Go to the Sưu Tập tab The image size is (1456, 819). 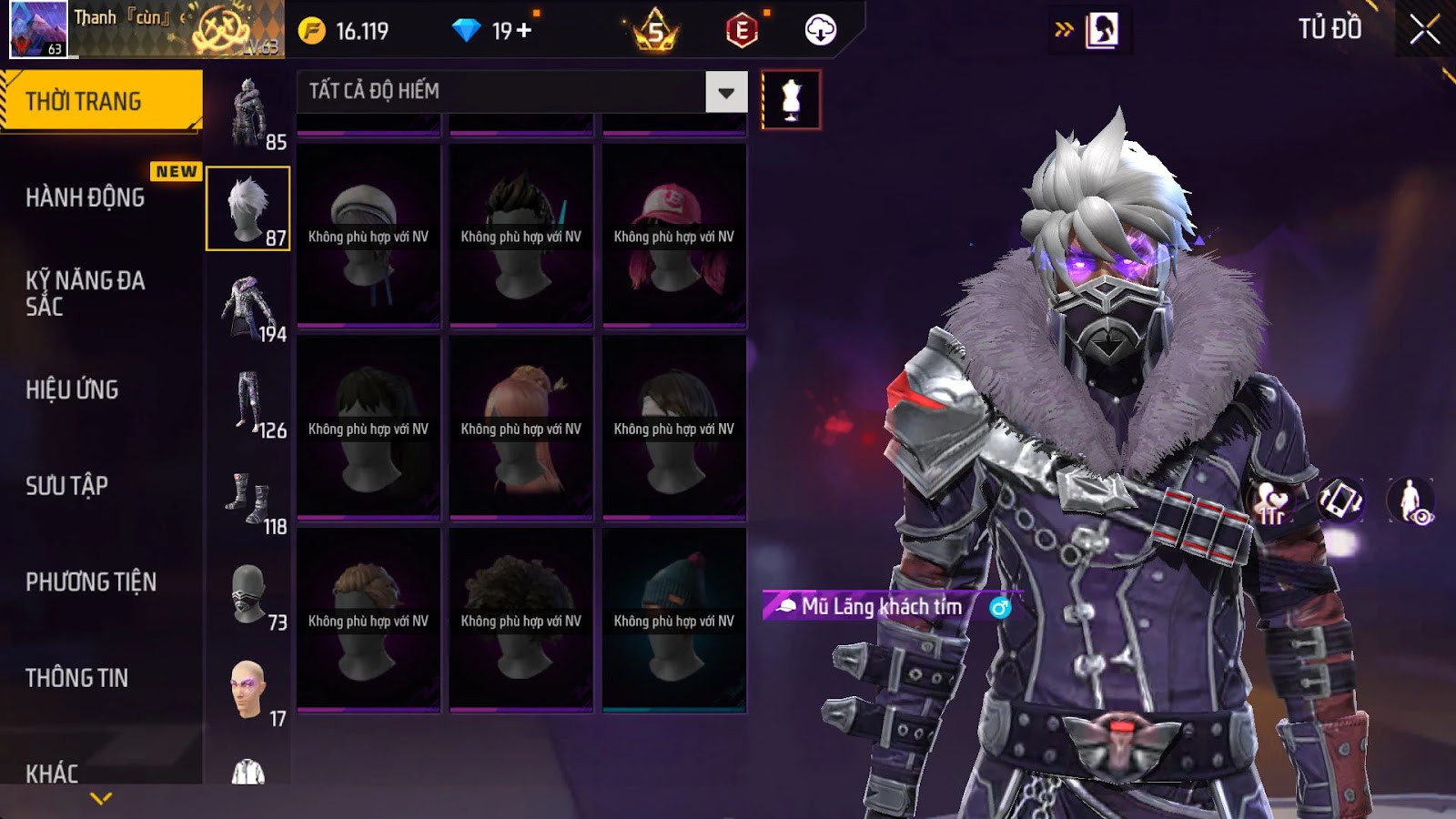point(67,486)
